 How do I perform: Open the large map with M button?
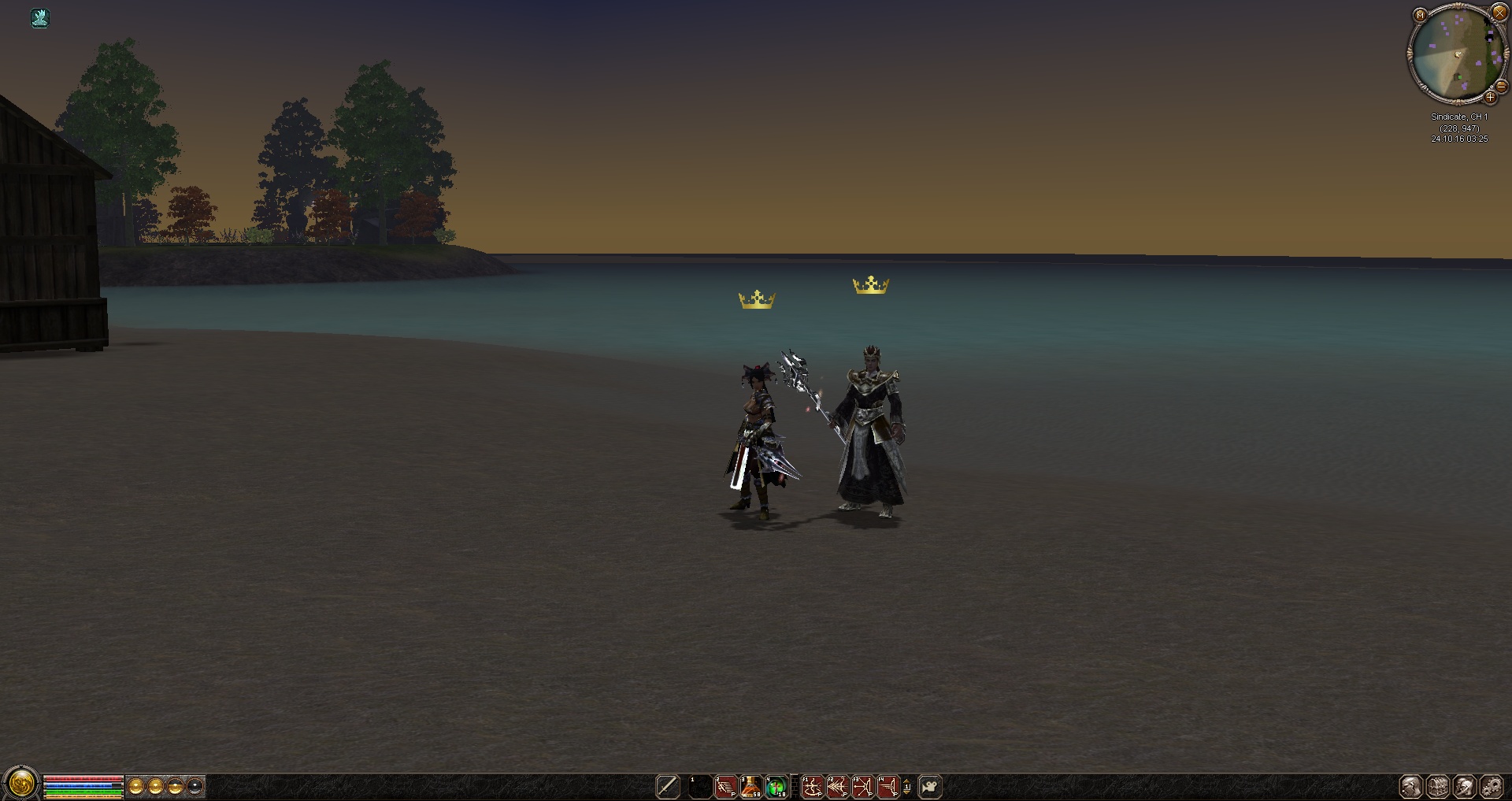[1420, 15]
